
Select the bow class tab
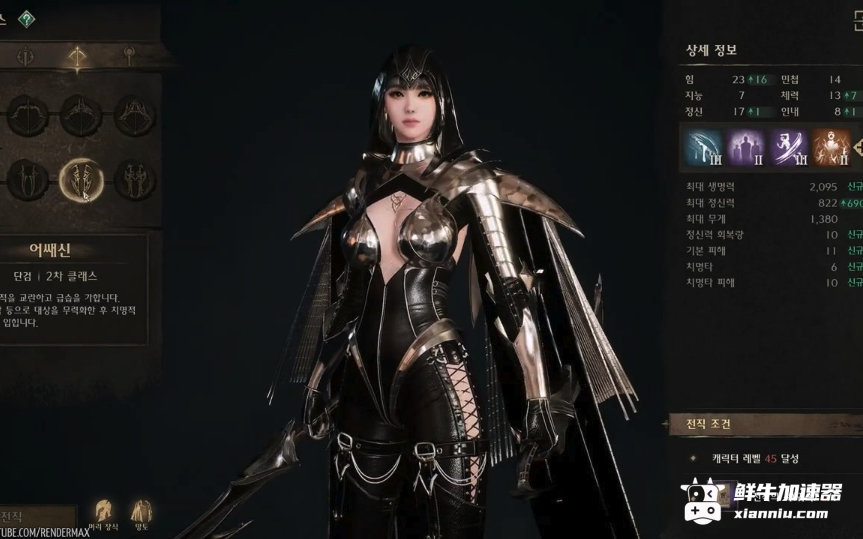click(x=76, y=57)
